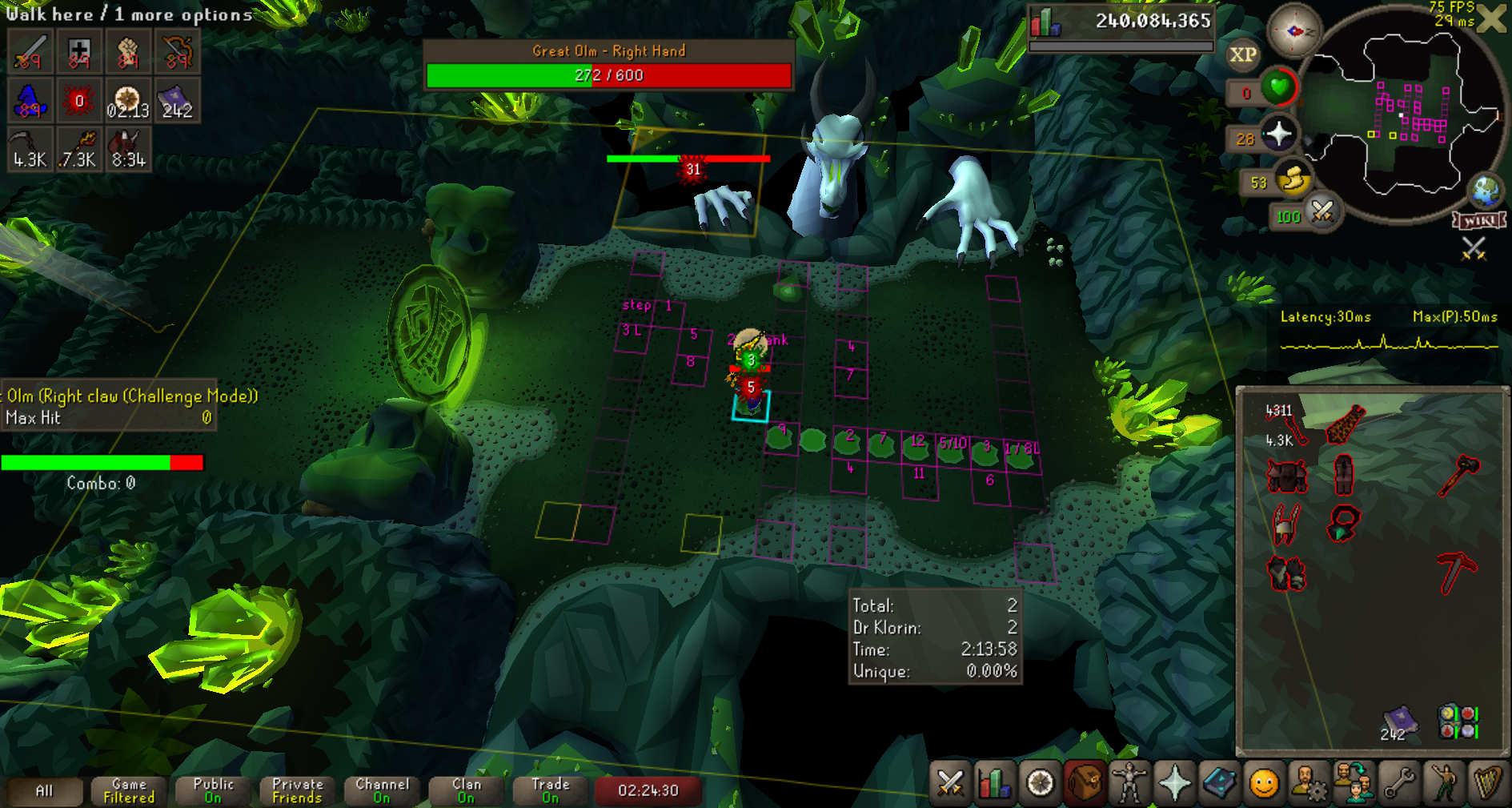Select the red pickaxe in inventory
1512x808 pixels.
pos(1457,572)
